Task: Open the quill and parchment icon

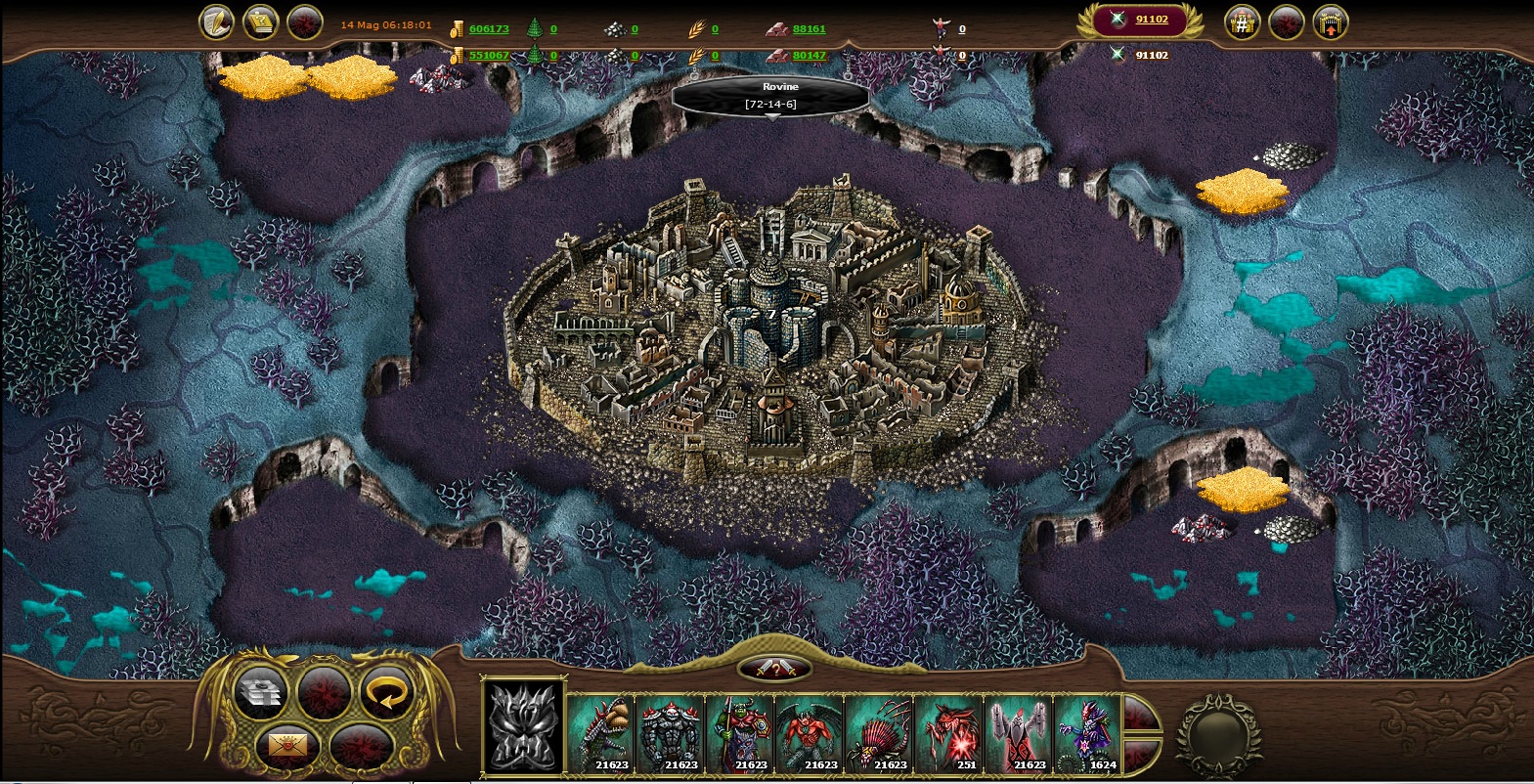Action: tap(216, 22)
